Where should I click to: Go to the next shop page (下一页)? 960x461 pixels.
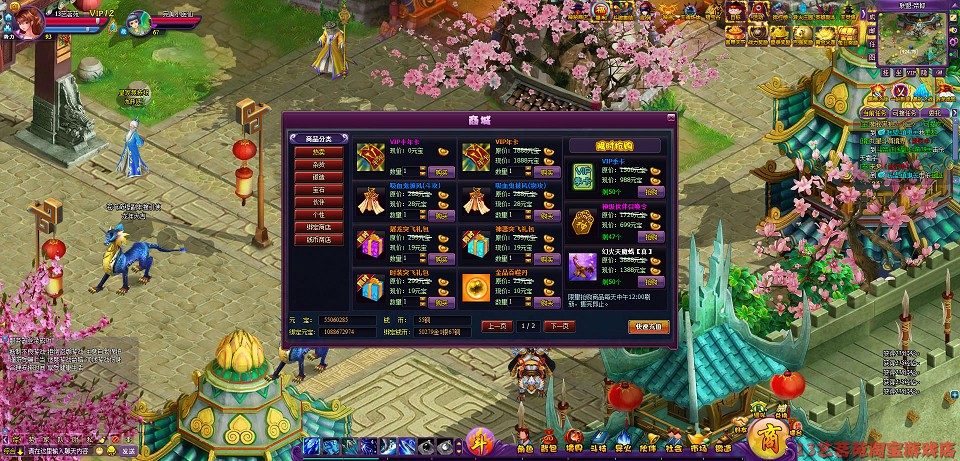coord(559,326)
